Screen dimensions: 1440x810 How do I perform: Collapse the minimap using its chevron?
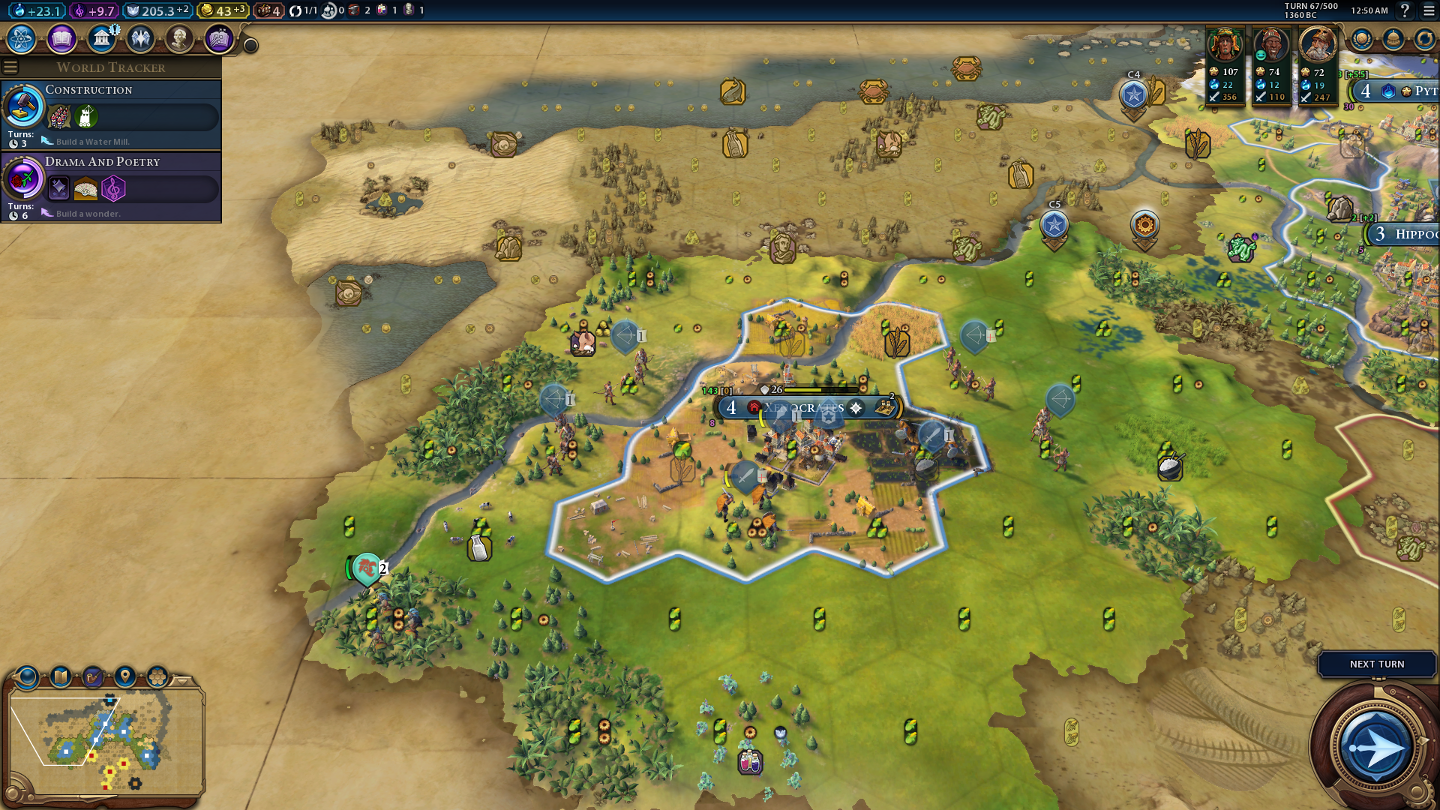point(181,681)
